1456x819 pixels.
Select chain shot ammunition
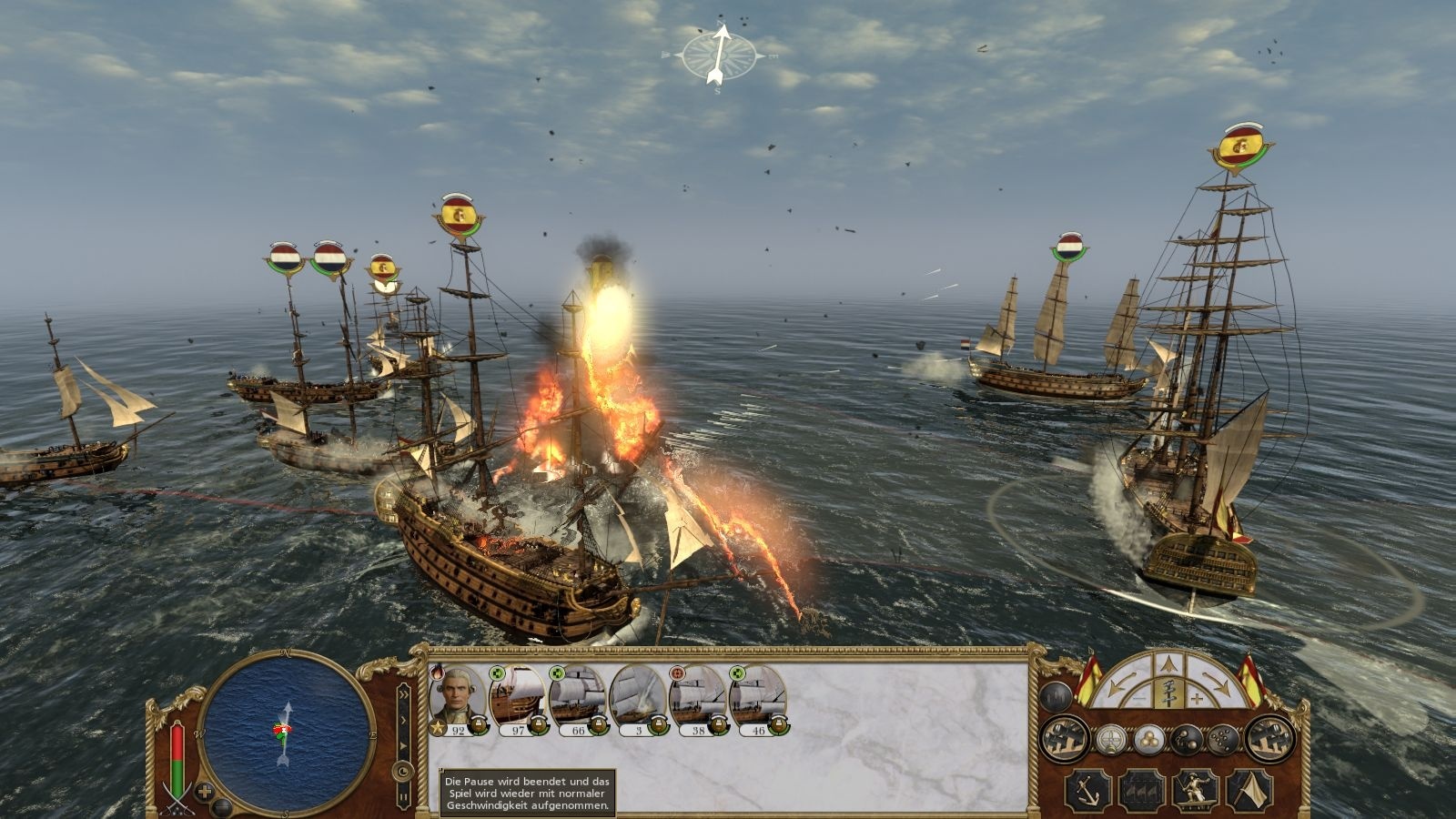tap(1187, 738)
